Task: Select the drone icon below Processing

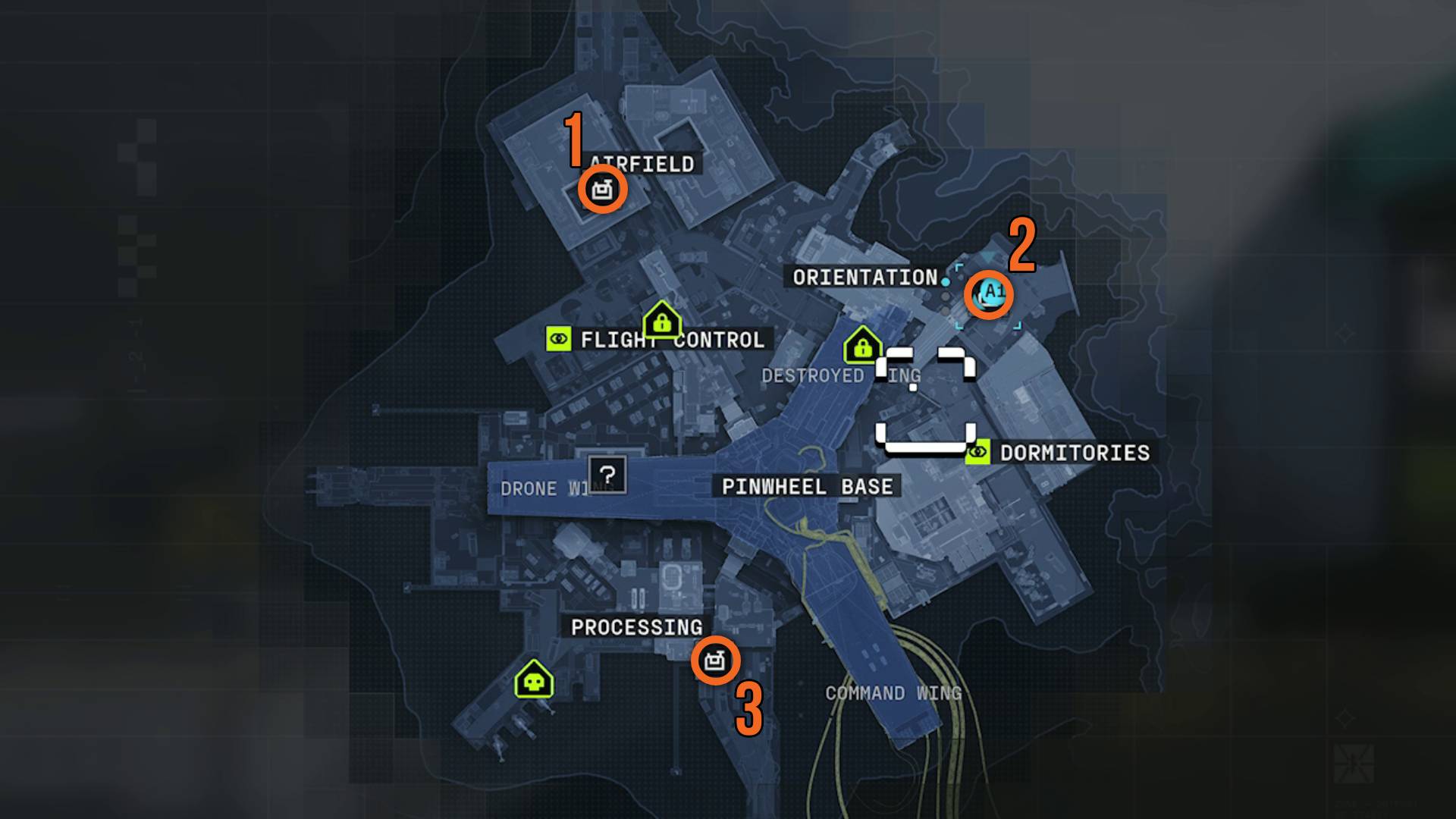Action: coord(717,662)
